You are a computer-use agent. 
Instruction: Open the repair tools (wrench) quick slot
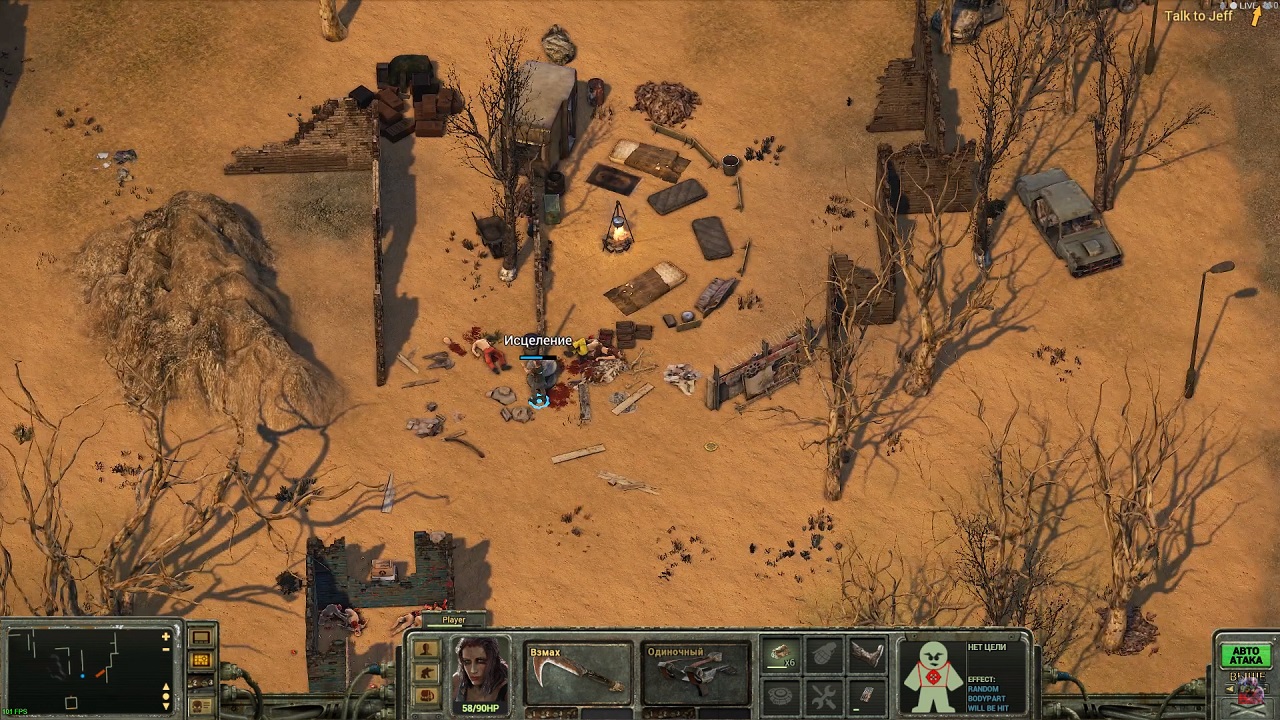tap(822, 695)
